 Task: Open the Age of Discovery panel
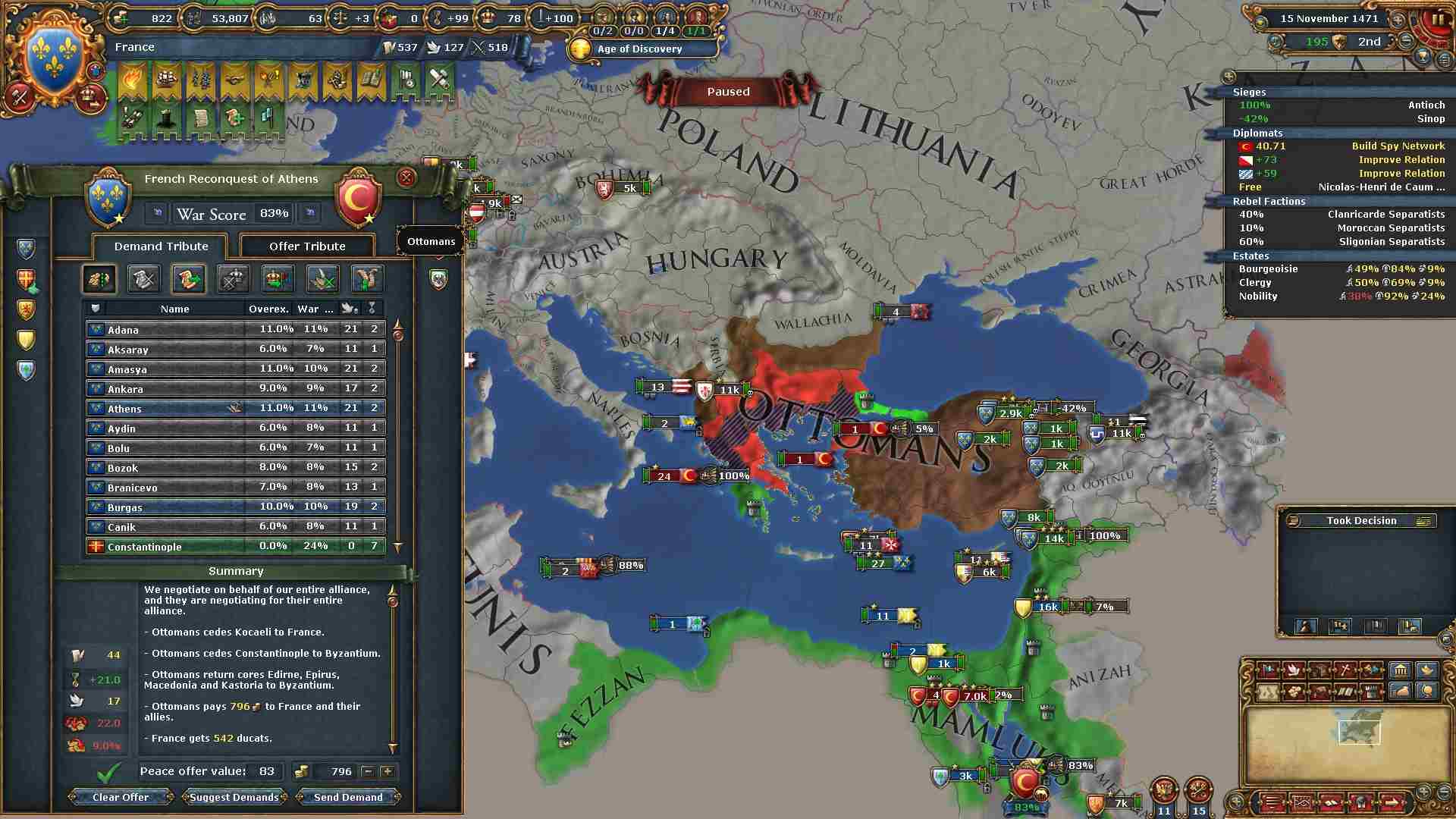(x=639, y=49)
